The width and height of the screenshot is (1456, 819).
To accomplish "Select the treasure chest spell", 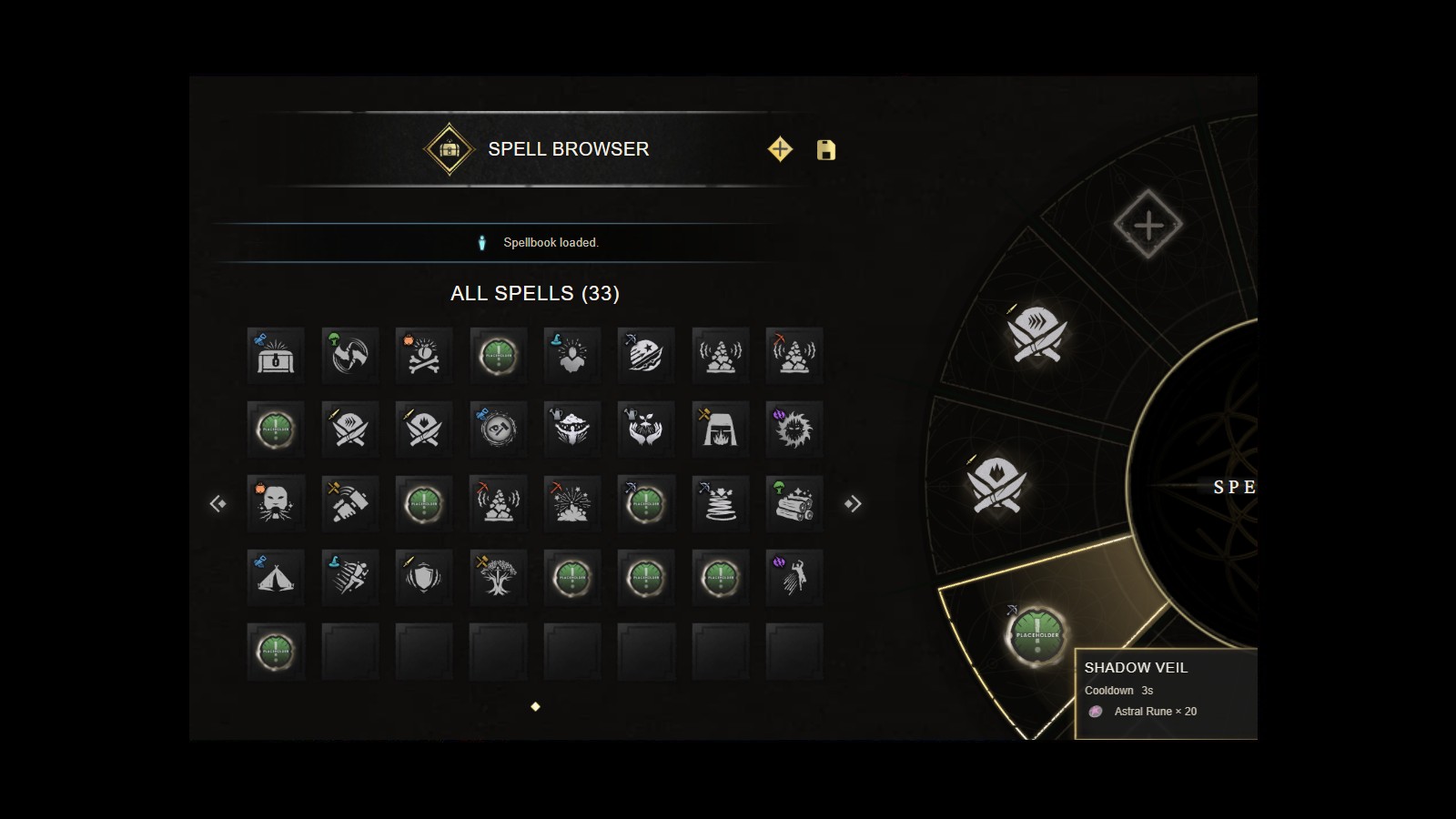I will (x=276, y=355).
